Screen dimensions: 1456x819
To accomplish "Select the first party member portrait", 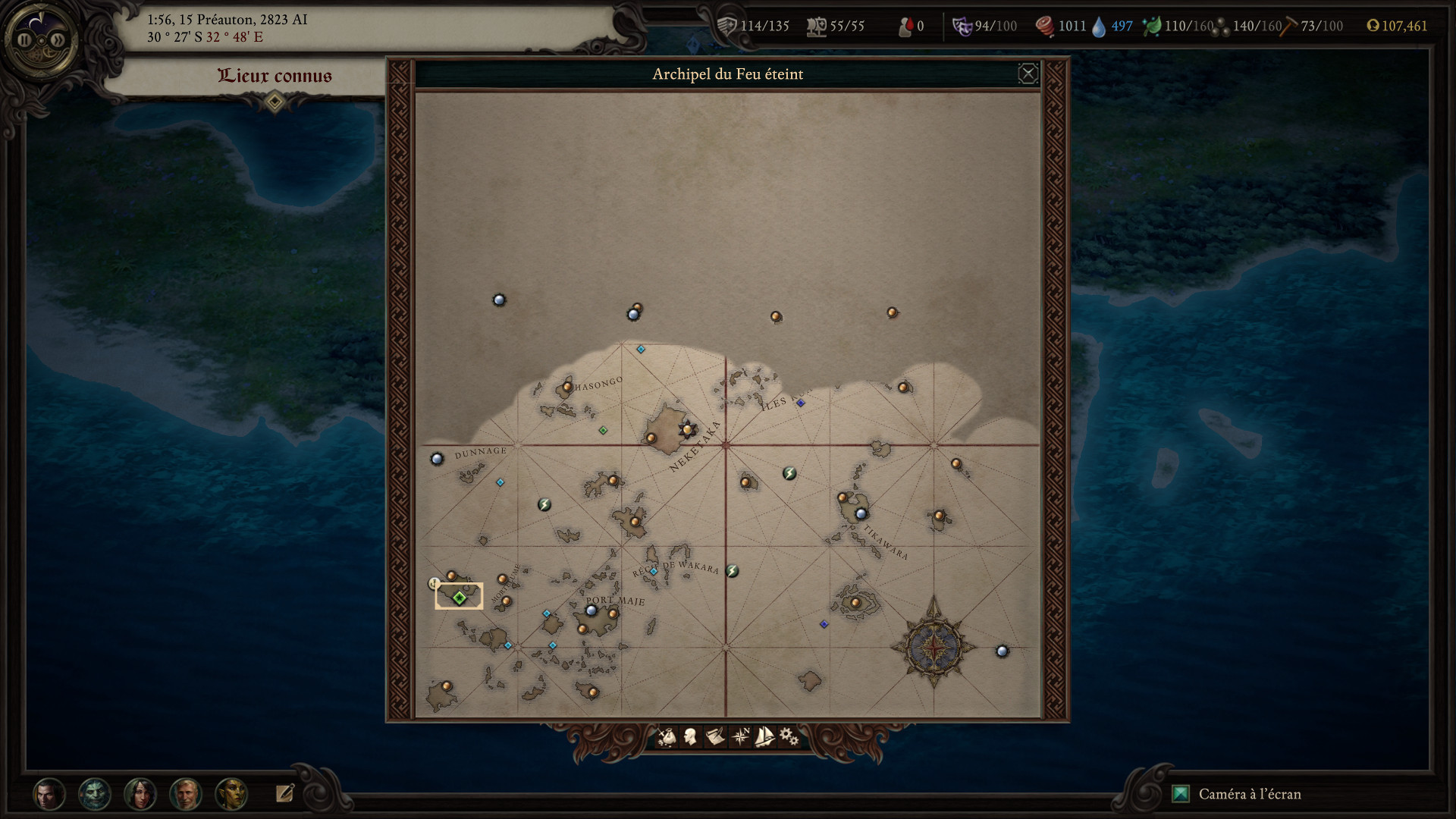I will tap(49, 795).
